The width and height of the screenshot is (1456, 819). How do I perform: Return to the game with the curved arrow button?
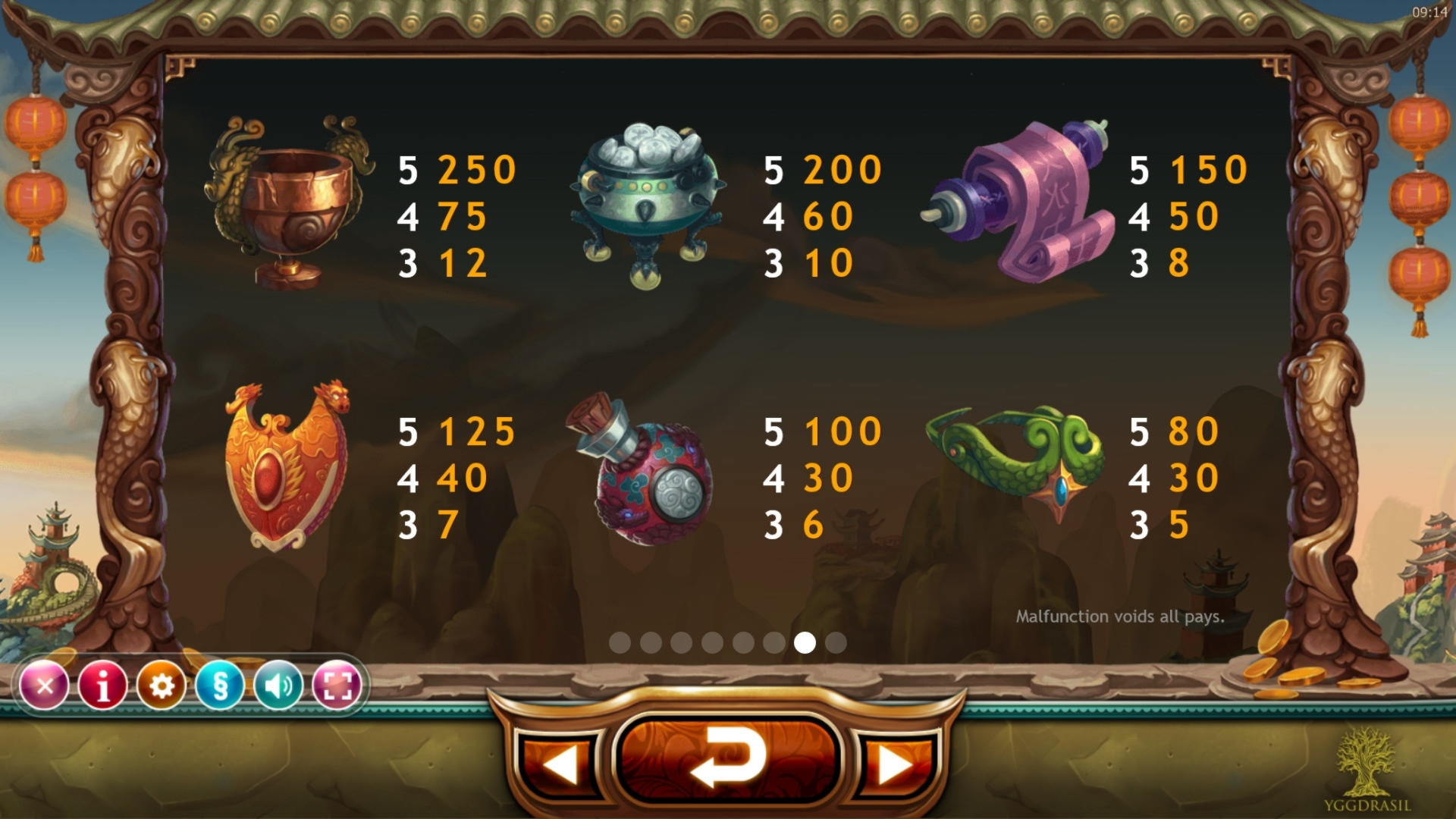click(x=728, y=758)
